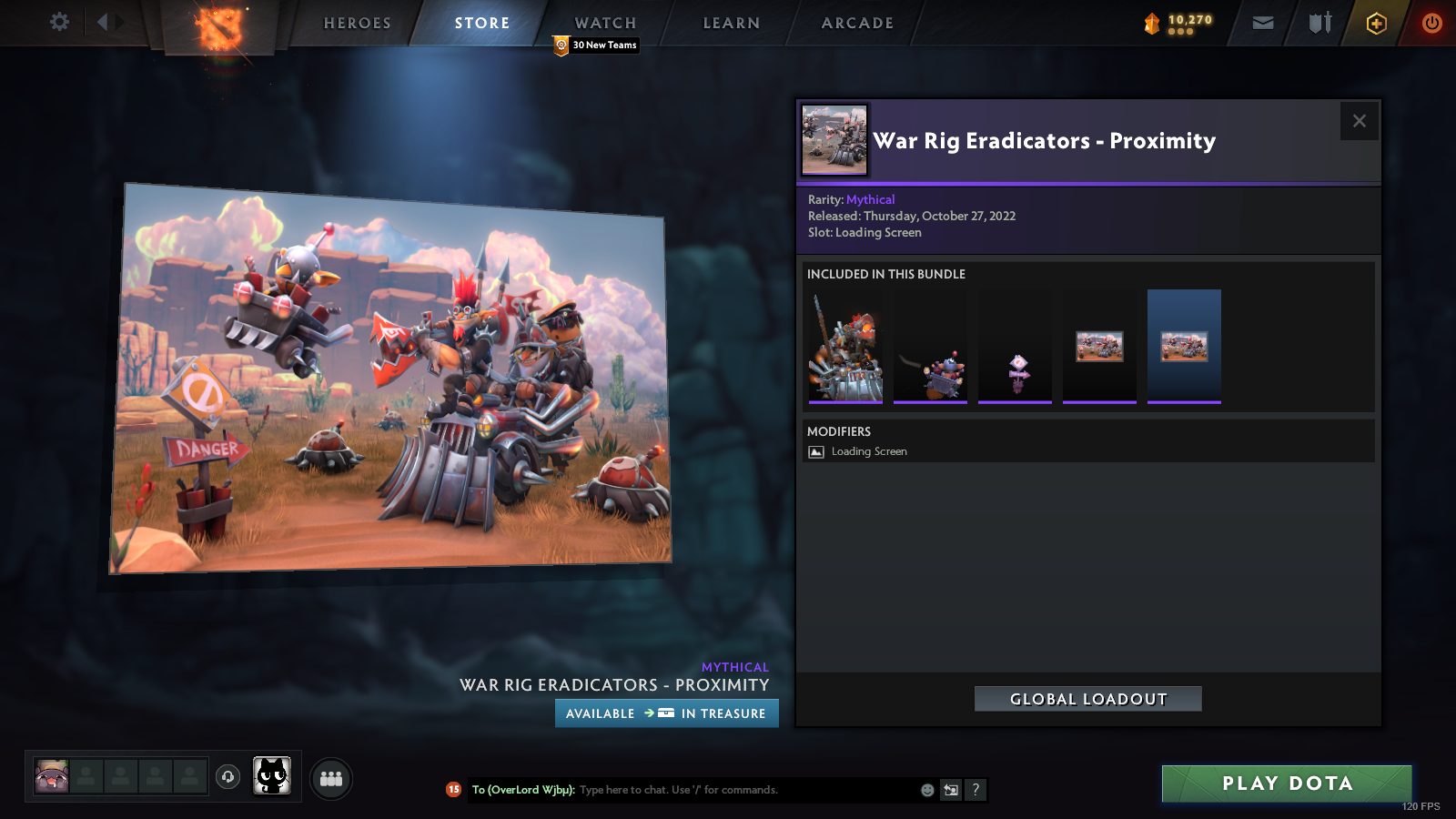
Task: Select the first War Rig bundle item thumbnail
Action: coord(844,345)
